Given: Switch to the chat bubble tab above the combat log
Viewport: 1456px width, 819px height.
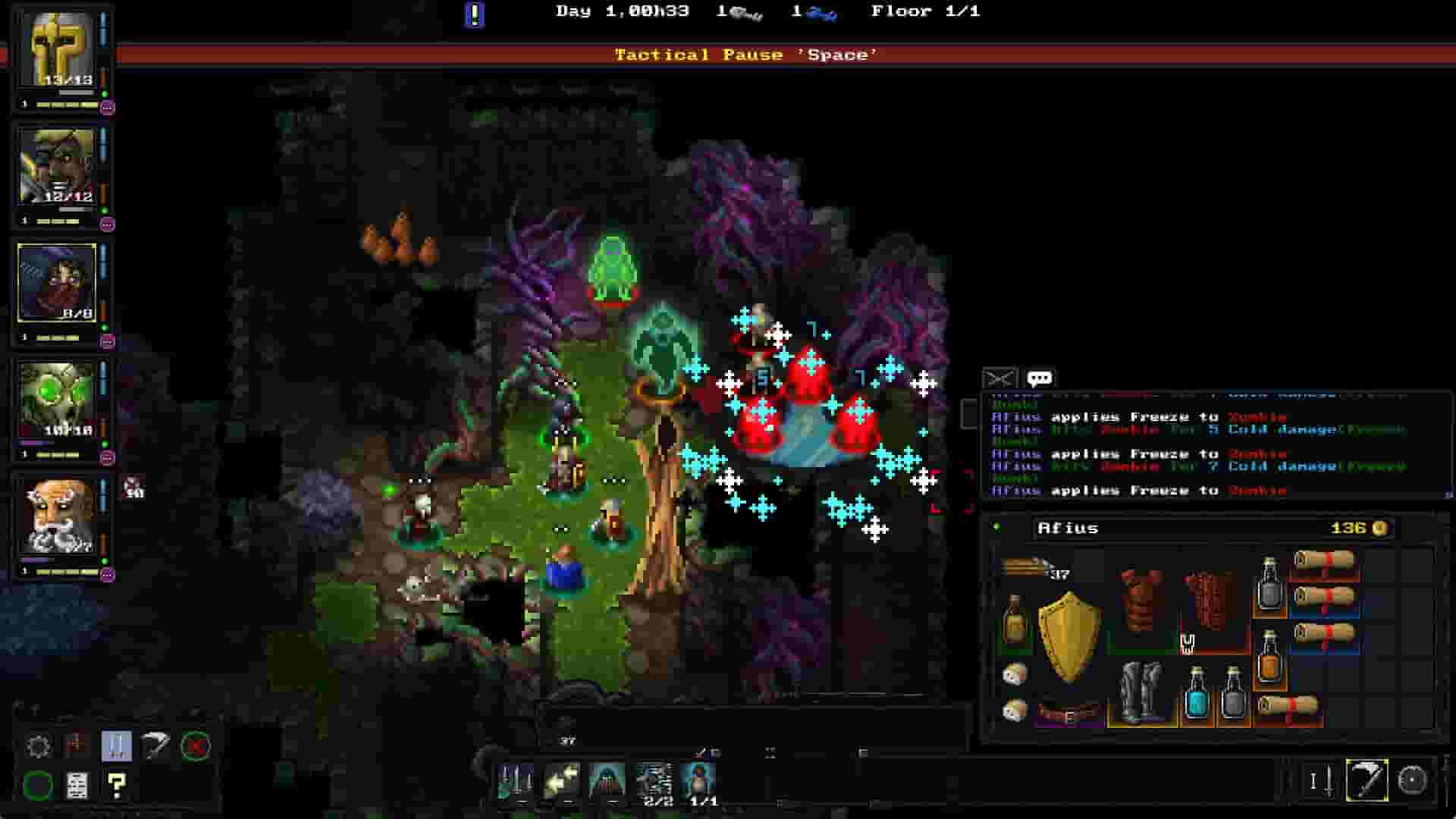Looking at the screenshot, I should [1040, 377].
